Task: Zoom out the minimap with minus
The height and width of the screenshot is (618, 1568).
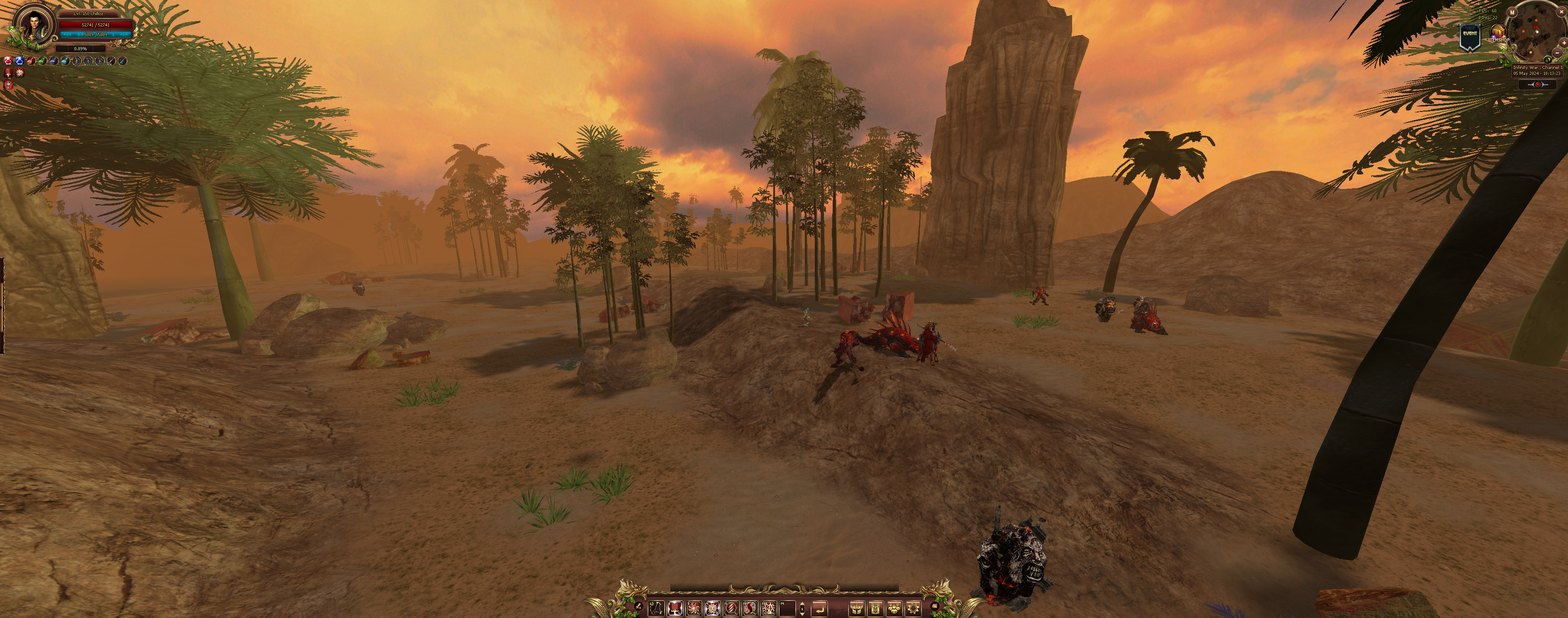Action: (1557, 53)
